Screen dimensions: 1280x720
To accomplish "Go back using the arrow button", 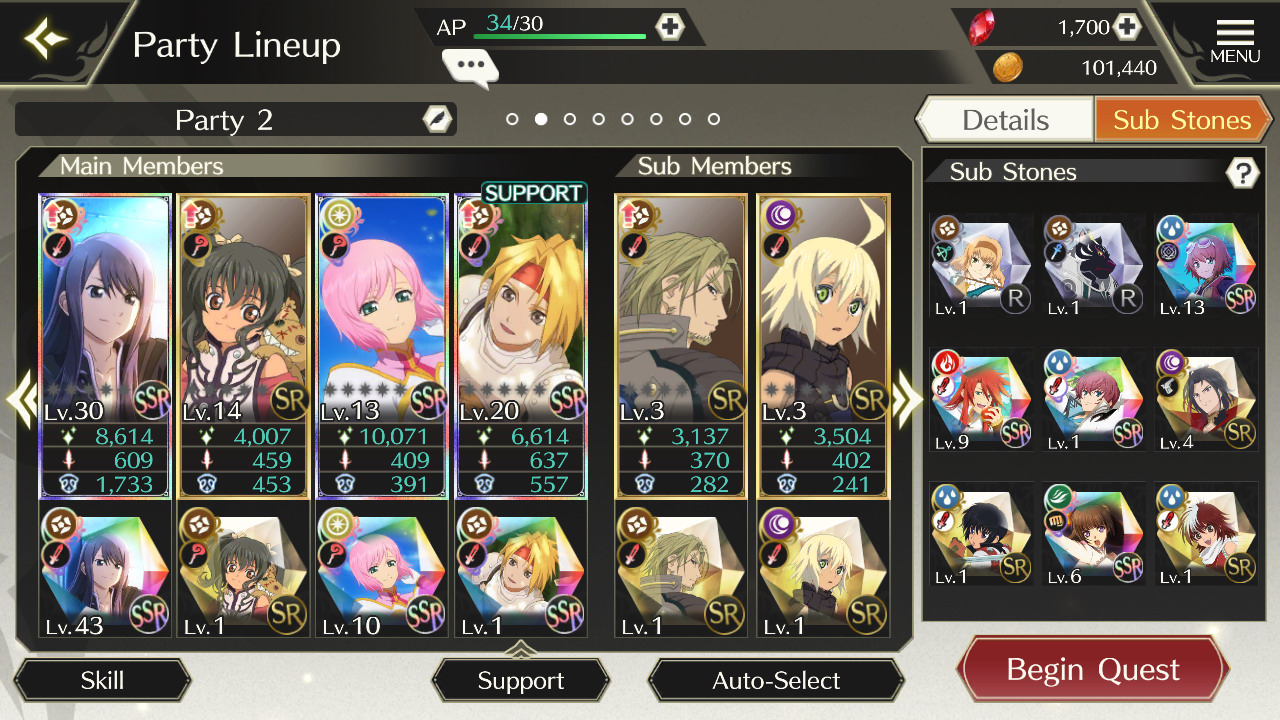I will (x=47, y=40).
